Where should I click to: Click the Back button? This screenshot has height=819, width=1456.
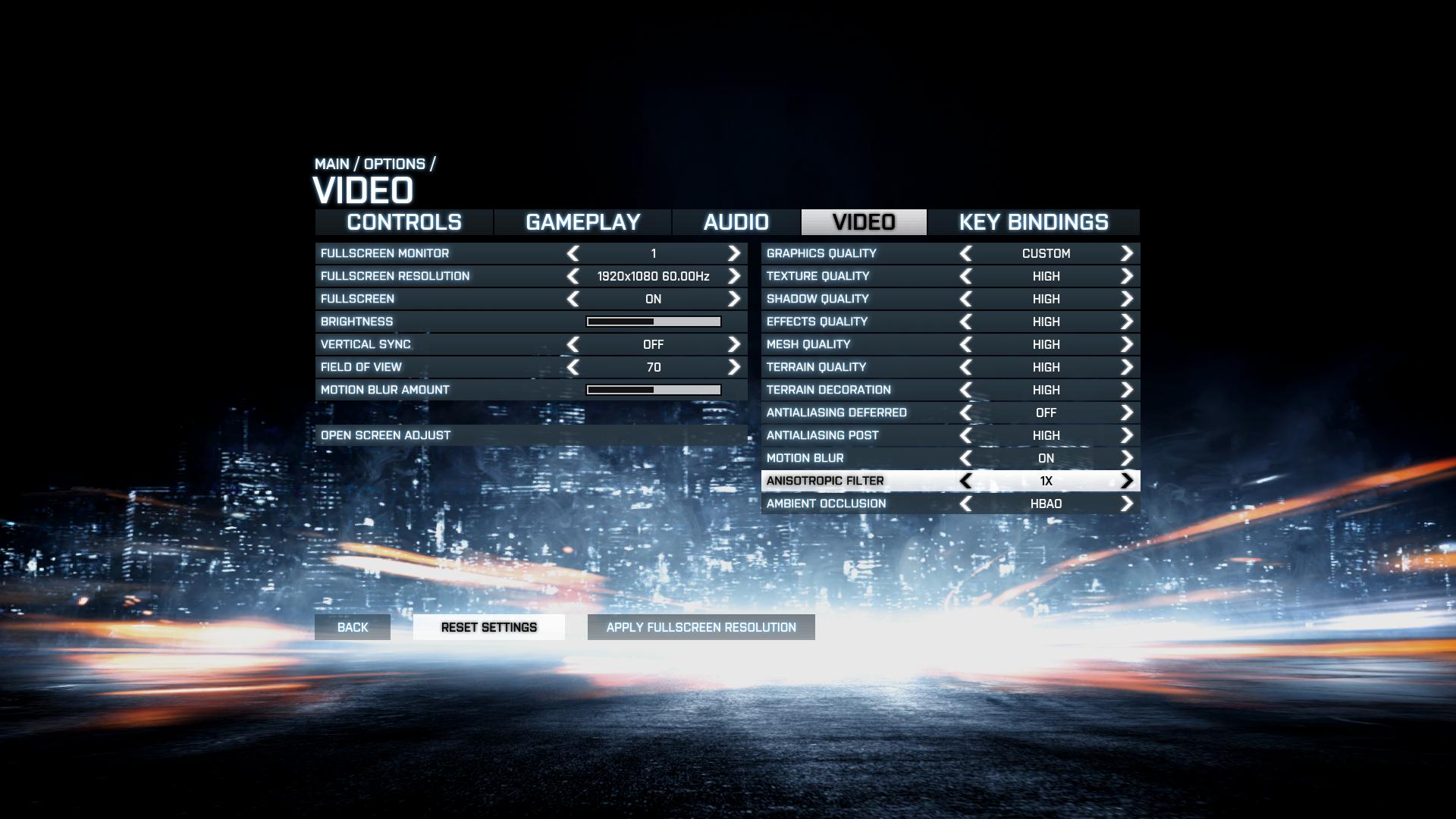[353, 627]
